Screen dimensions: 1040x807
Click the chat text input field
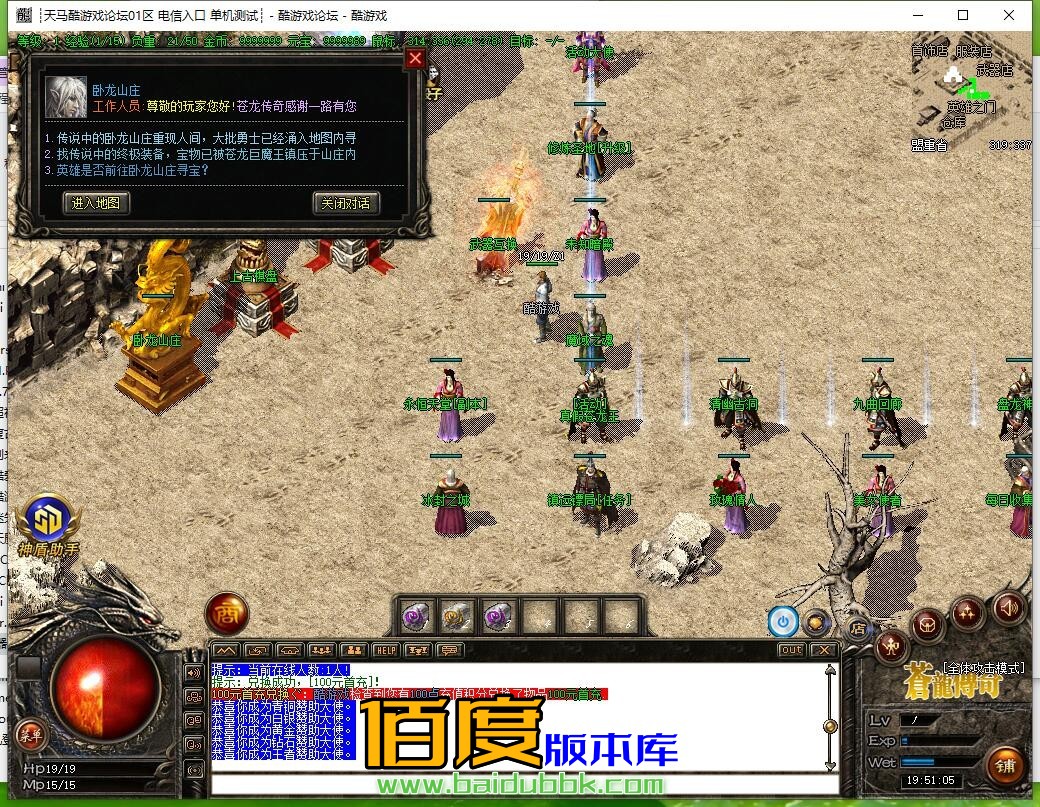point(520,783)
